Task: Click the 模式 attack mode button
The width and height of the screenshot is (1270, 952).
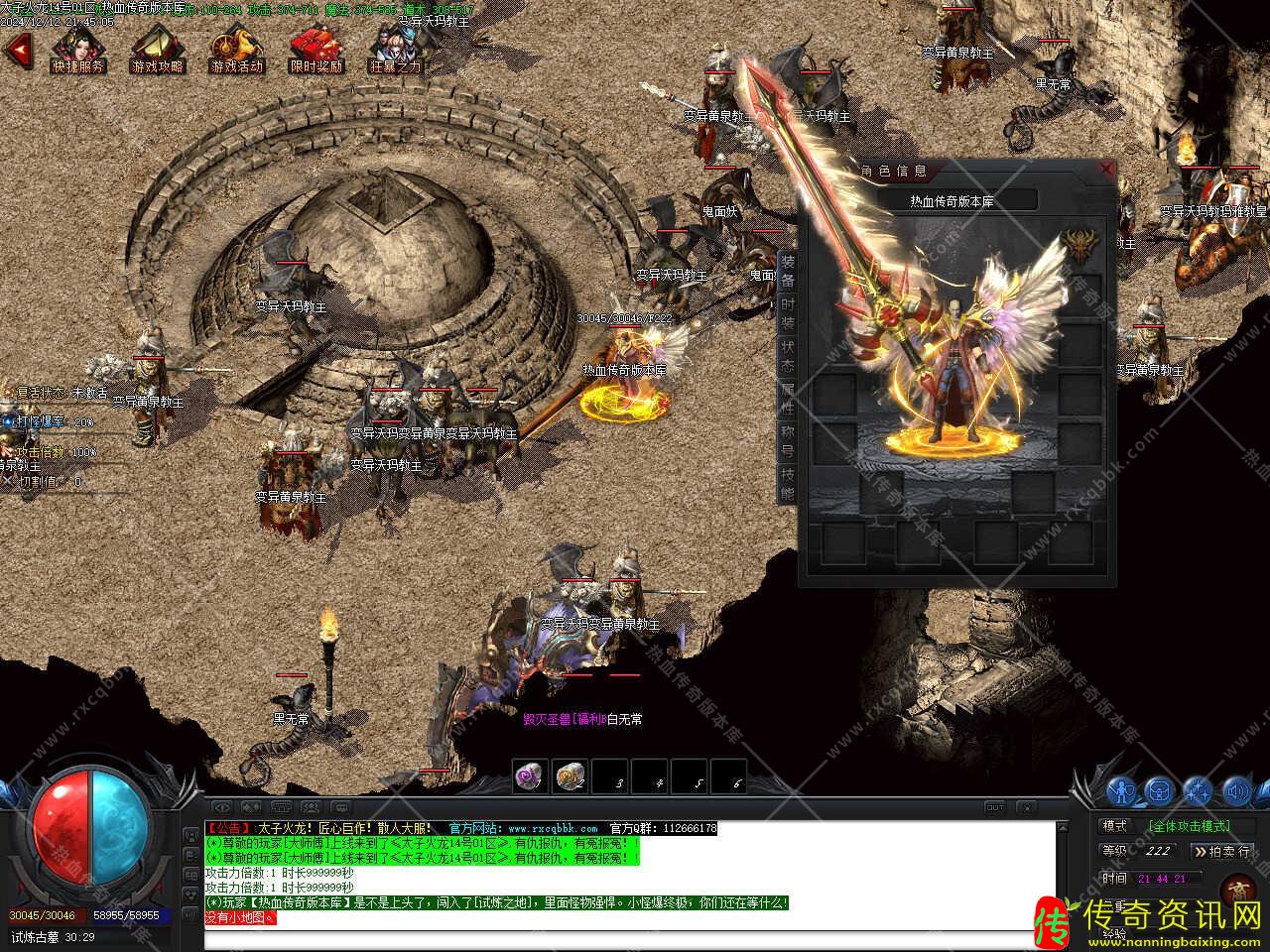Action: pyautogui.click(x=1114, y=825)
